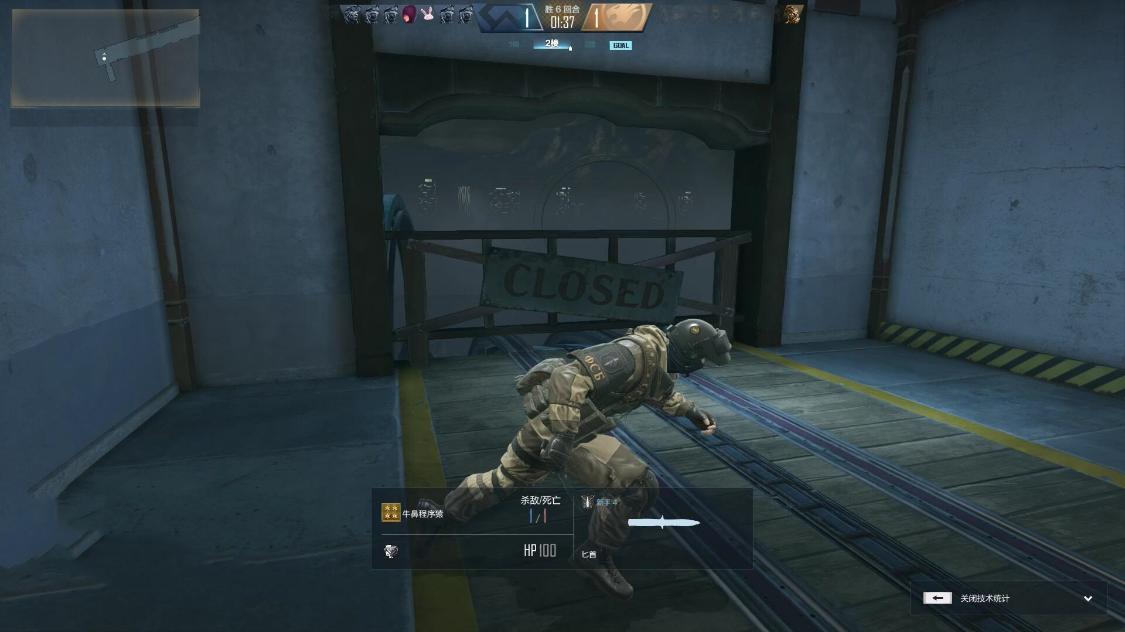Select the pink bunny player avatar

point(427,14)
